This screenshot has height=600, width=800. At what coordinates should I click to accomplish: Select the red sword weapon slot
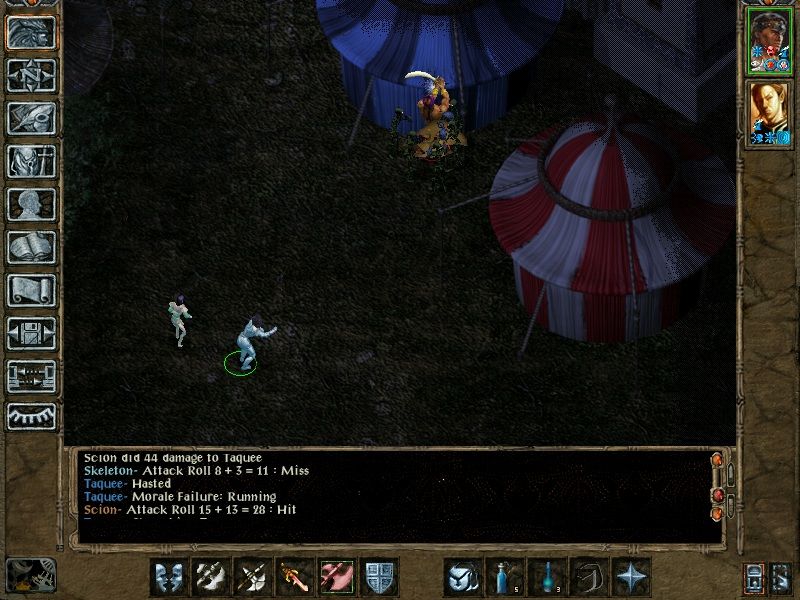click(x=295, y=577)
